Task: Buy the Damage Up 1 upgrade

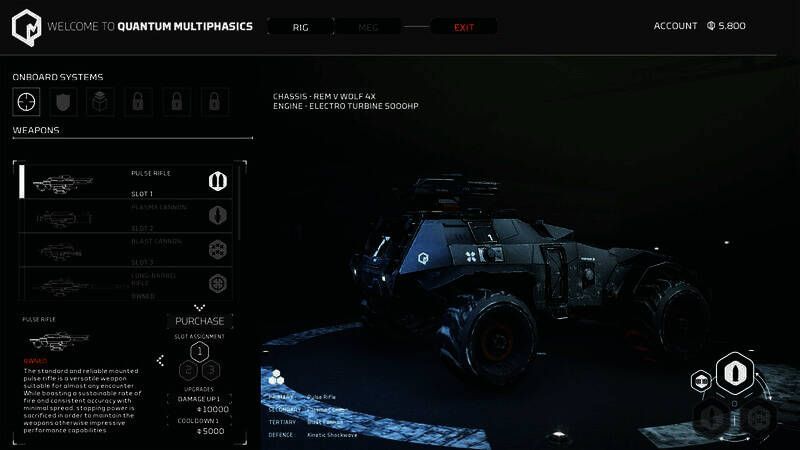Action: [x=200, y=404]
